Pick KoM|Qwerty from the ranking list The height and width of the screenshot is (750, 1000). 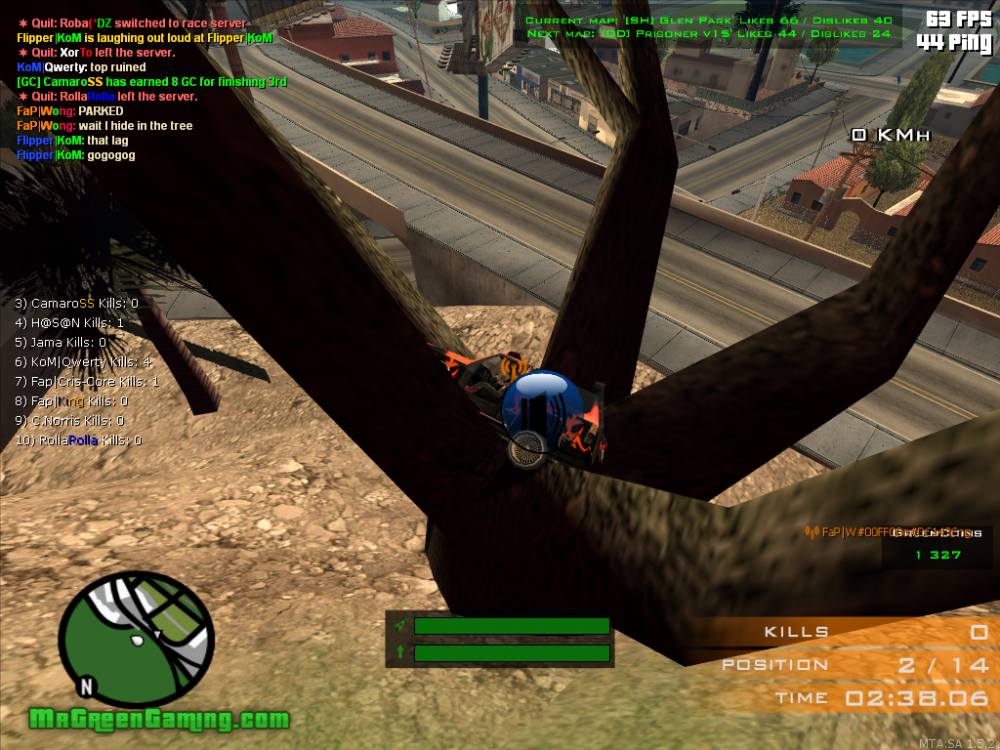click(83, 362)
